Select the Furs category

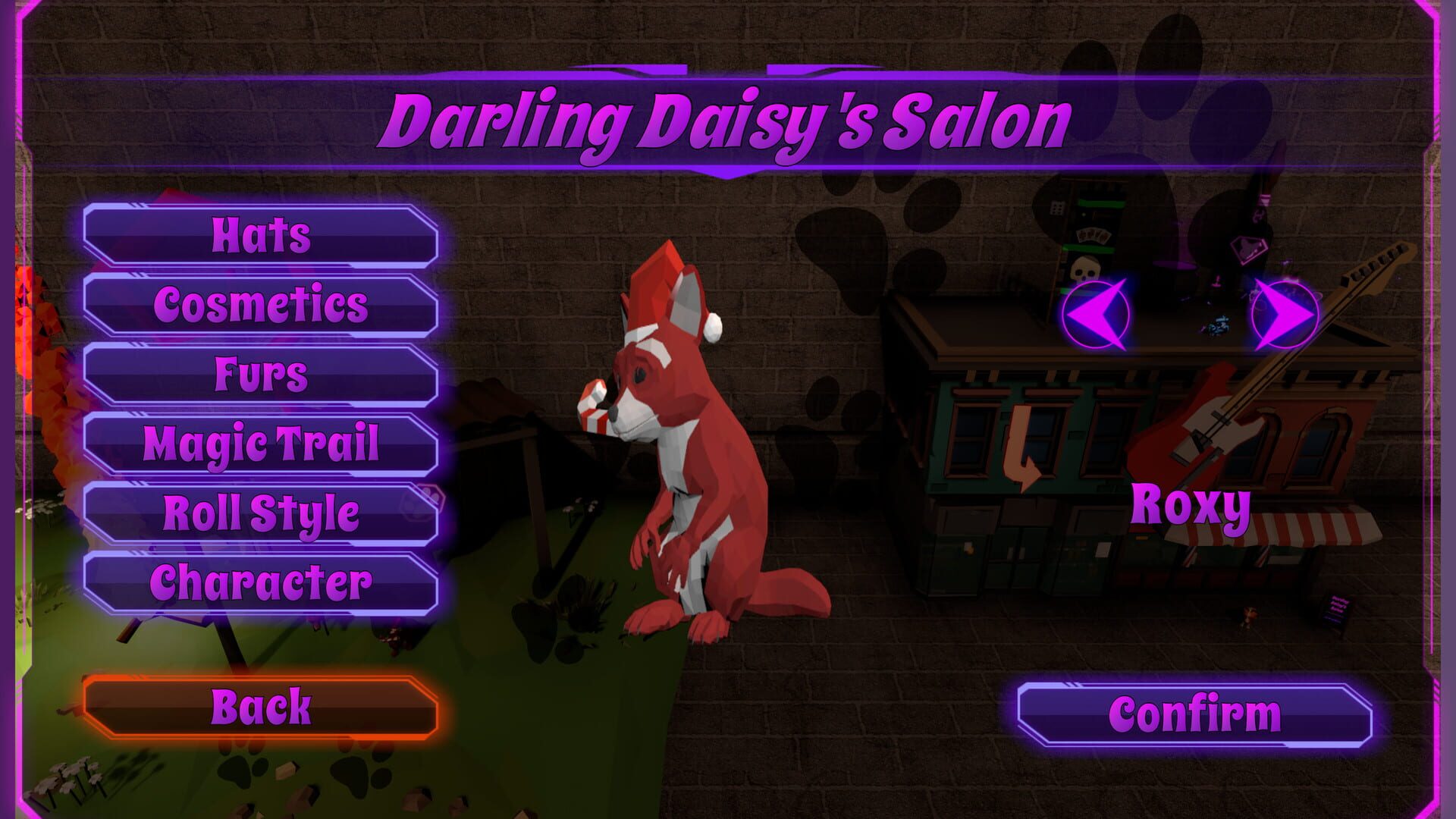[262, 374]
